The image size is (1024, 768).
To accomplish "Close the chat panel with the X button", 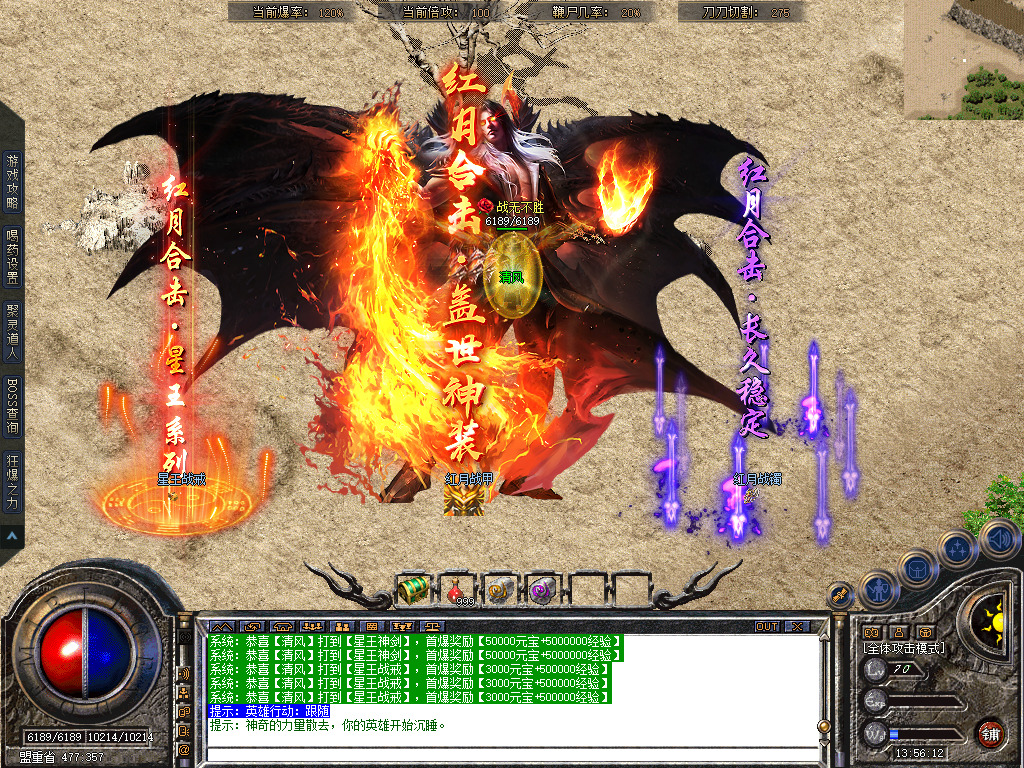I will point(797,627).
